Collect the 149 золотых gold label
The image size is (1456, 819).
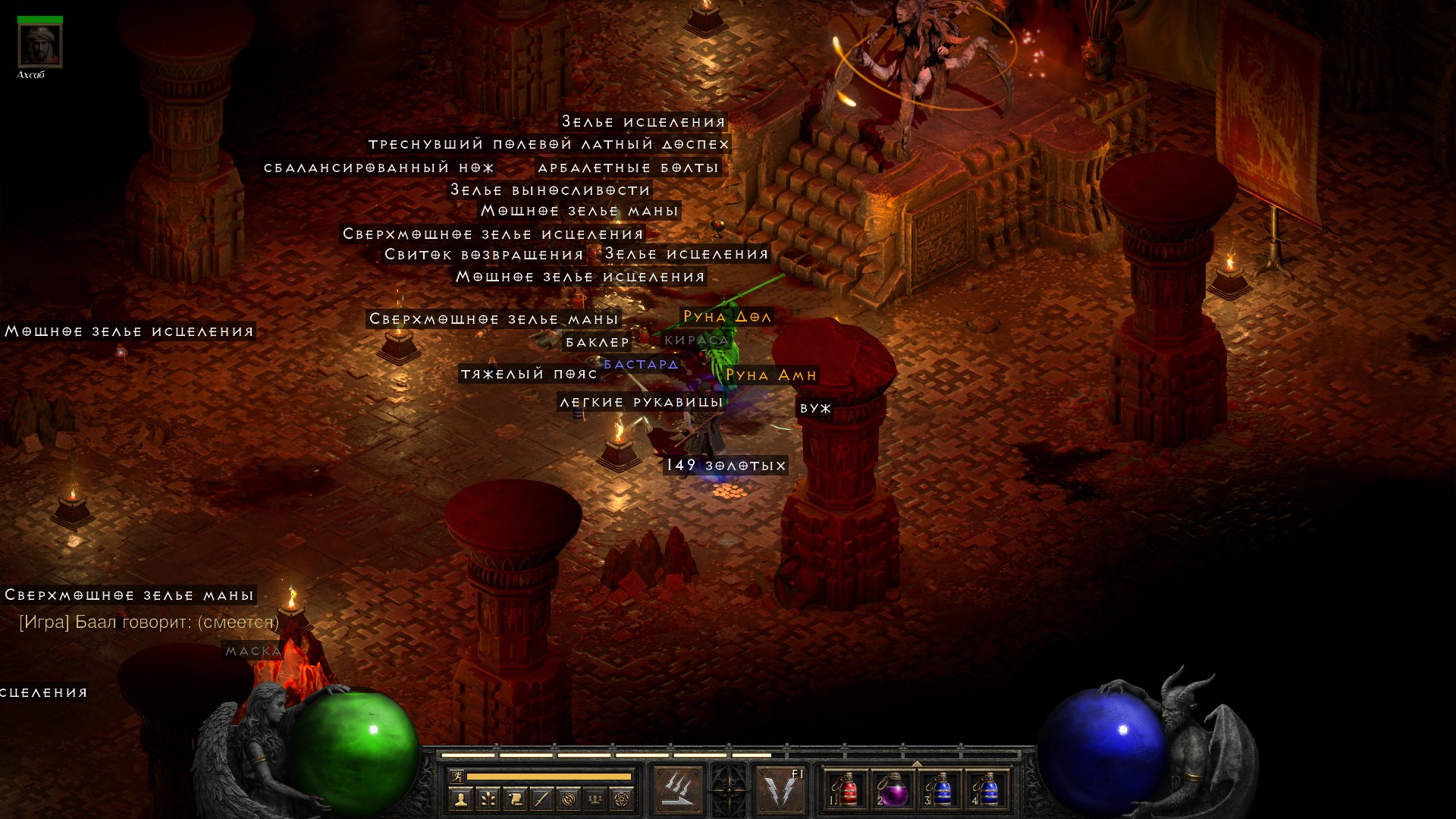(x=726, y=466)
